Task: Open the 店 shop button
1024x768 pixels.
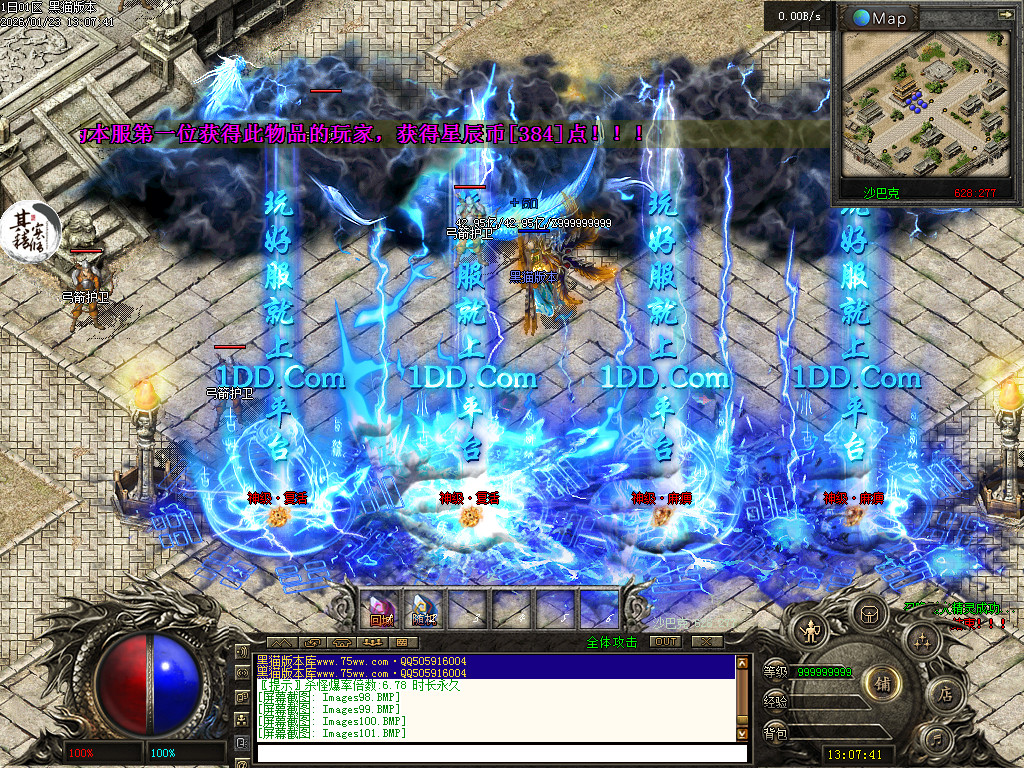Action: [945, 694]
